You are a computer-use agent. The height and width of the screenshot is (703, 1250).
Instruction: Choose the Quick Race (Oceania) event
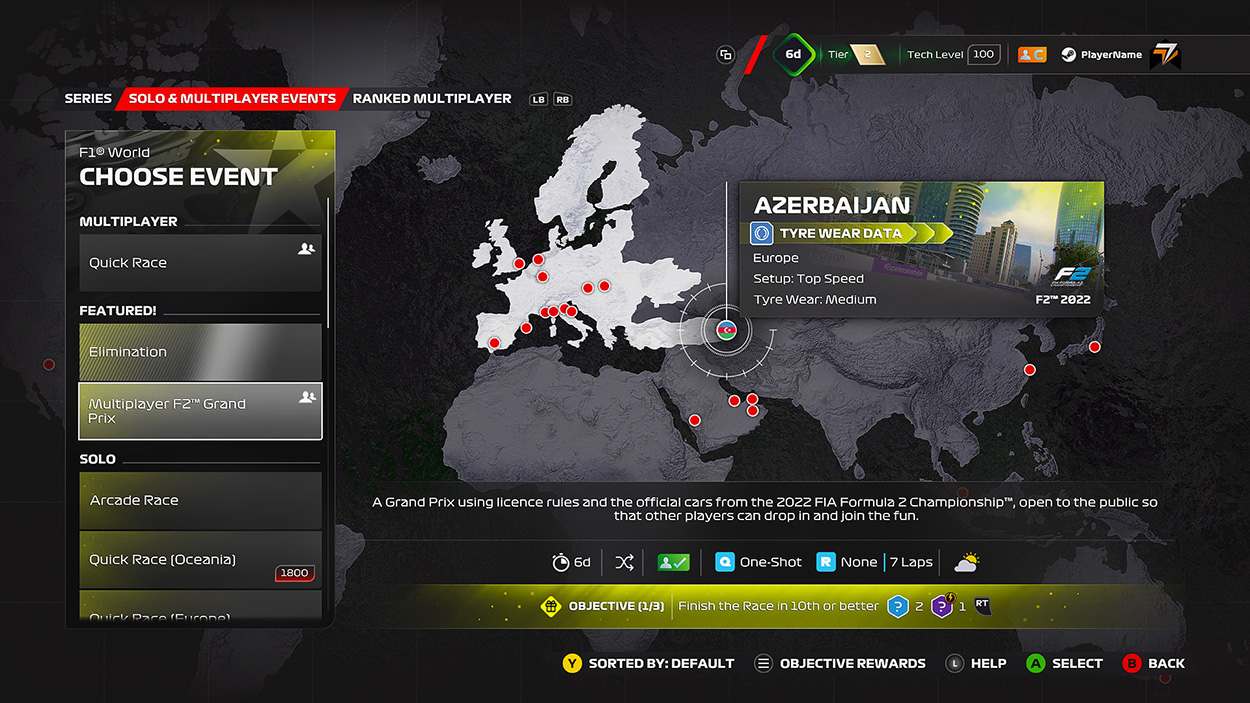coord(200,560)
